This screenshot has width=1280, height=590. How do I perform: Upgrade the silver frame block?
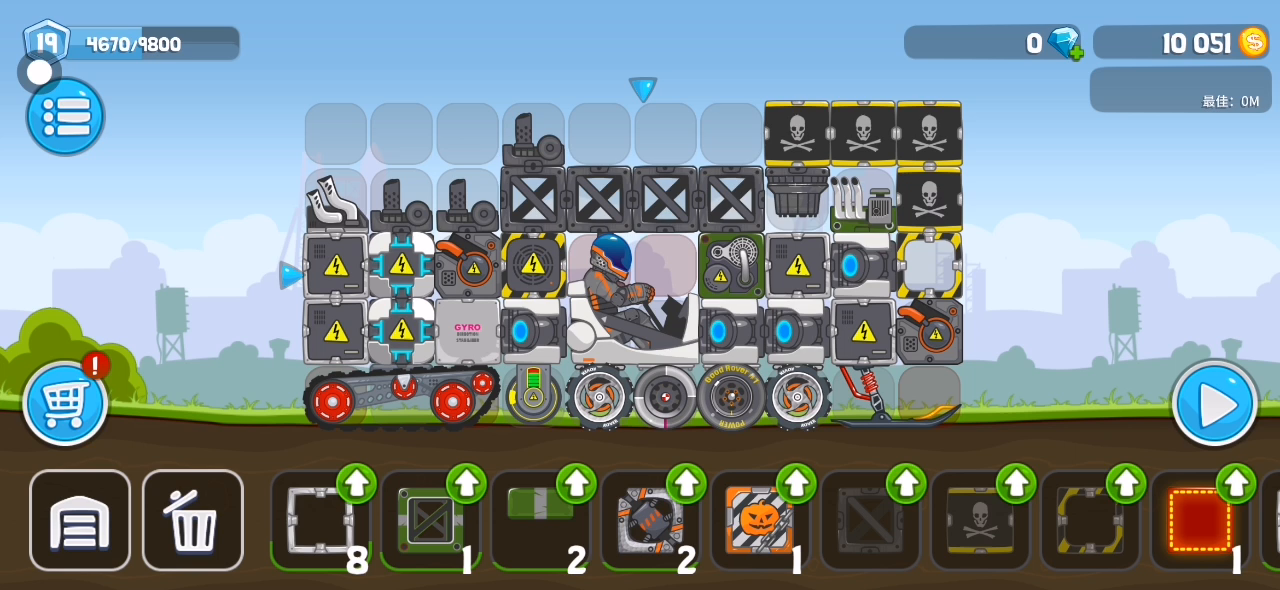(356, 483)
